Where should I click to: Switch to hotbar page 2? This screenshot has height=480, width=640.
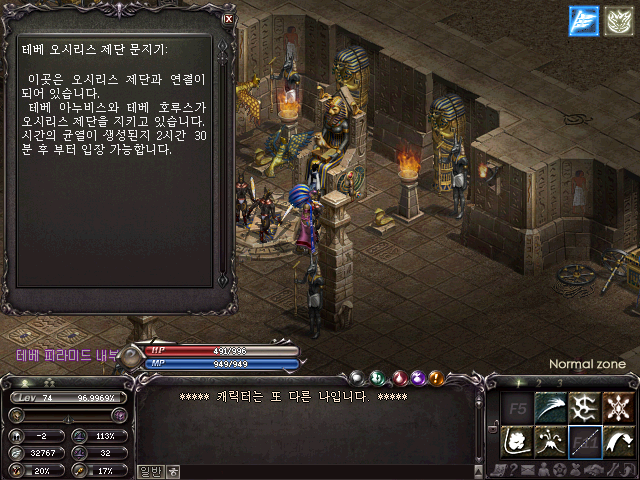pyautogui.click(x=539, y=383)
